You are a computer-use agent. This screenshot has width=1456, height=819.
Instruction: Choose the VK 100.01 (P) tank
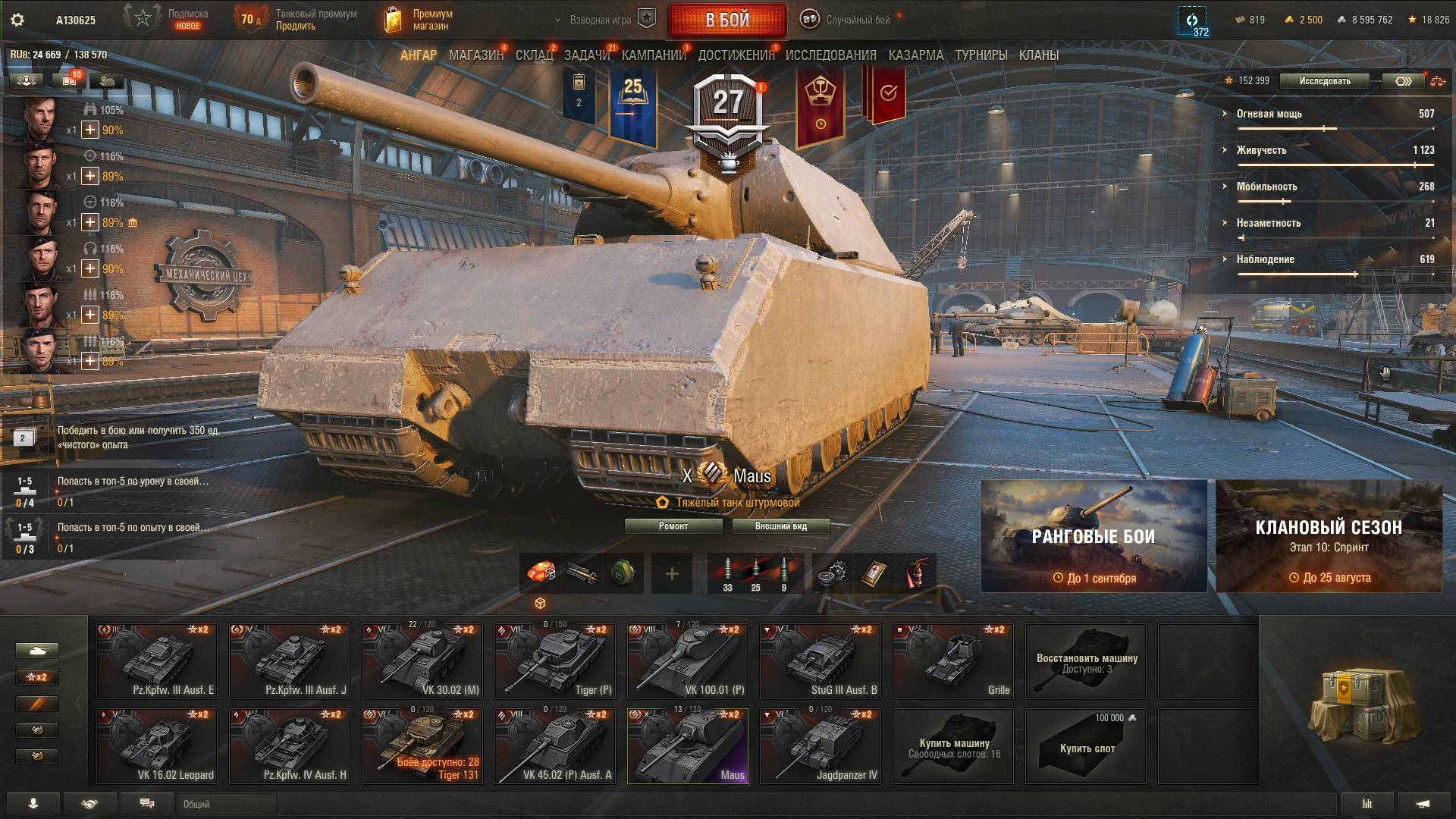(x=687, y=661)
